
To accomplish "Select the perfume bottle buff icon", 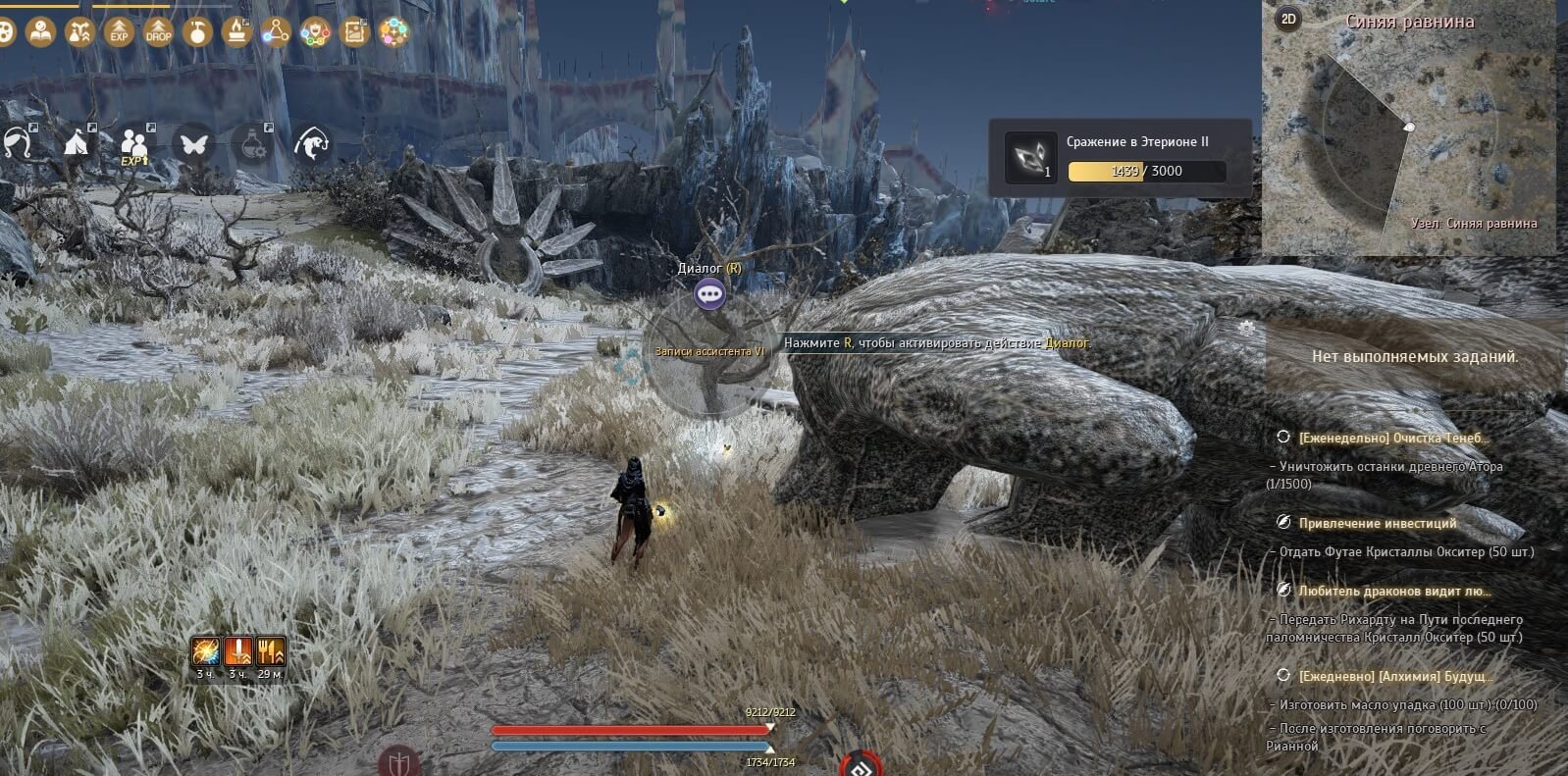I will 197,31.
